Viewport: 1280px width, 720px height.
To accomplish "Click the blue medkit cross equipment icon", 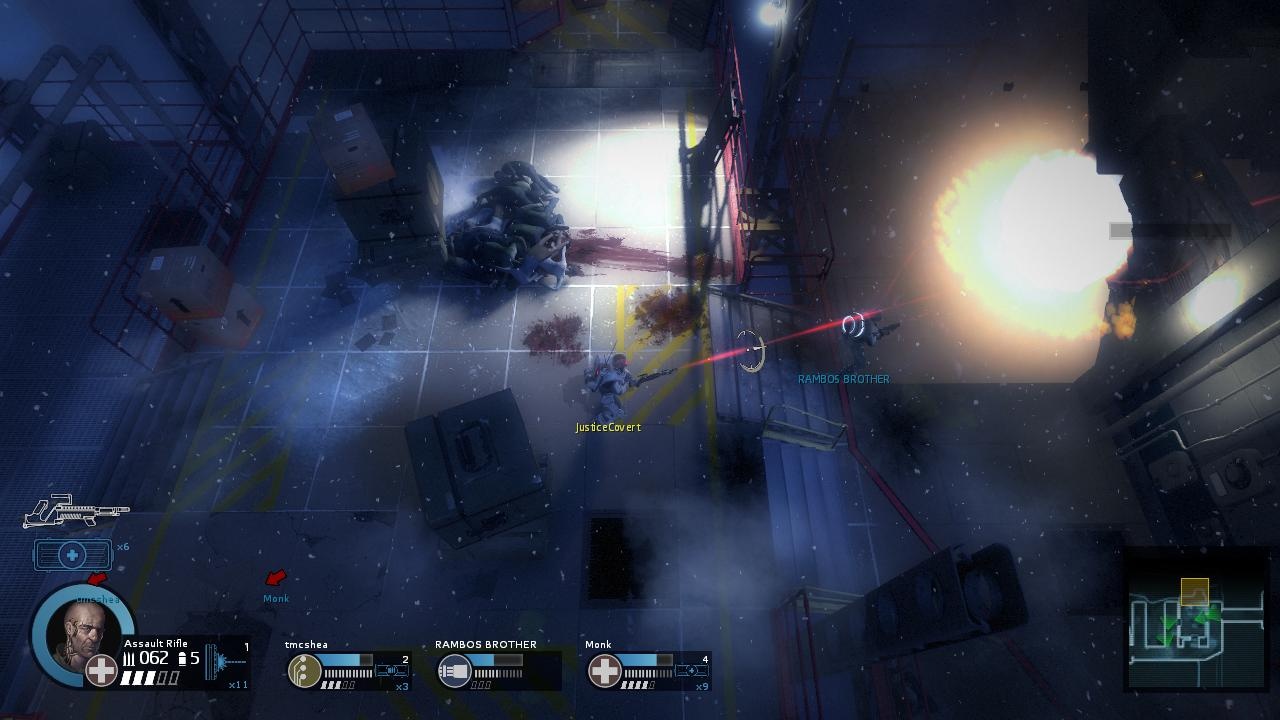I will coord(73,554).
